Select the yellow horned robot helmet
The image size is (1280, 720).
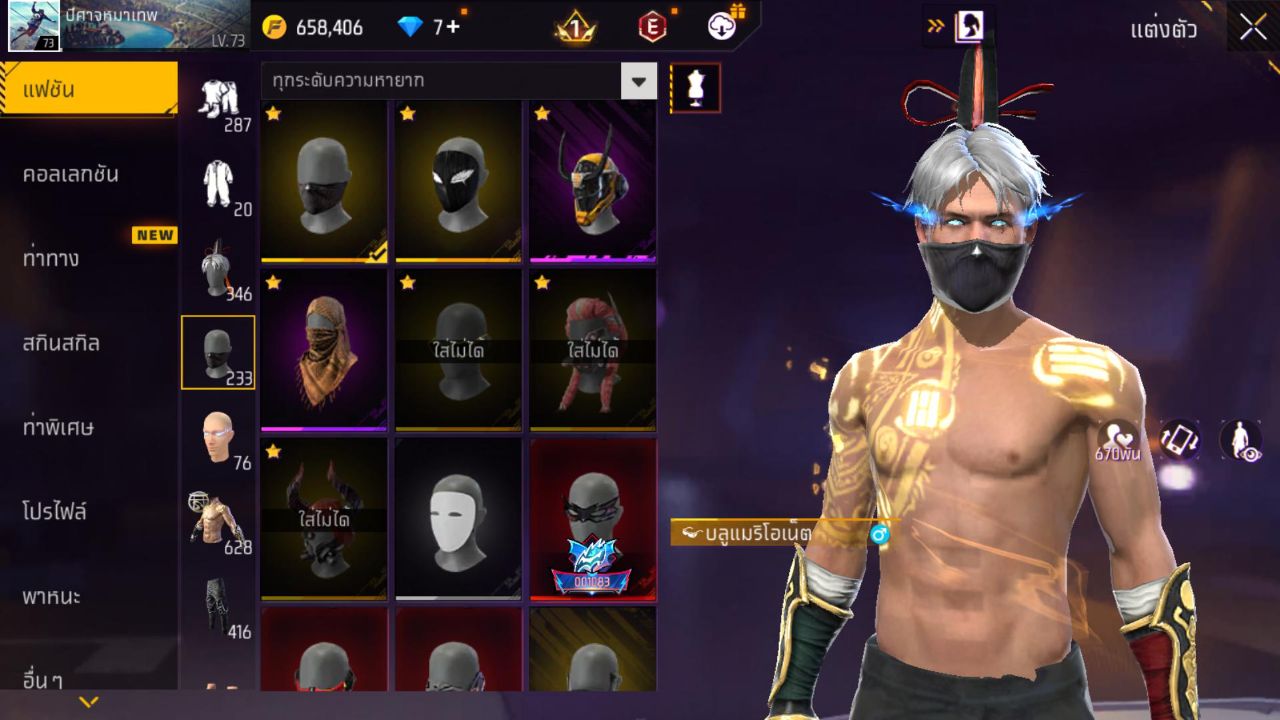[592, 181]
